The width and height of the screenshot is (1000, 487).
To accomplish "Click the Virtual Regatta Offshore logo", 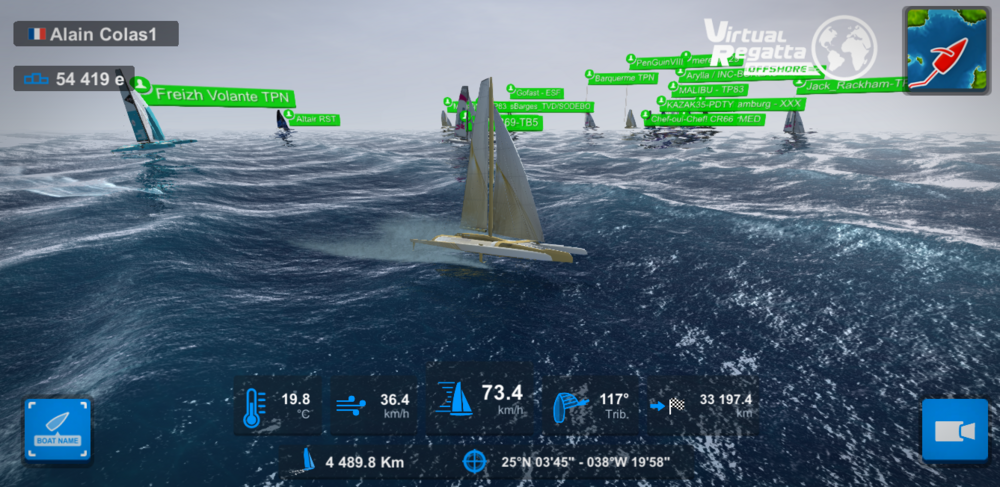I will tap(790, 46).
